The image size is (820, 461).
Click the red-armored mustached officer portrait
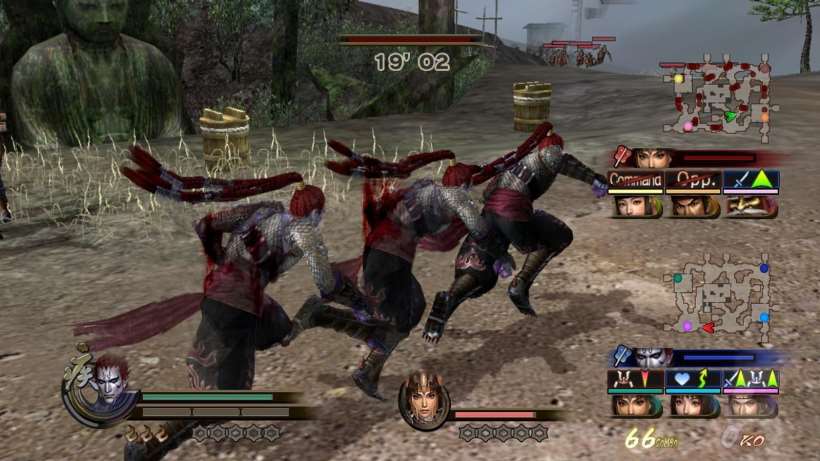752,206
